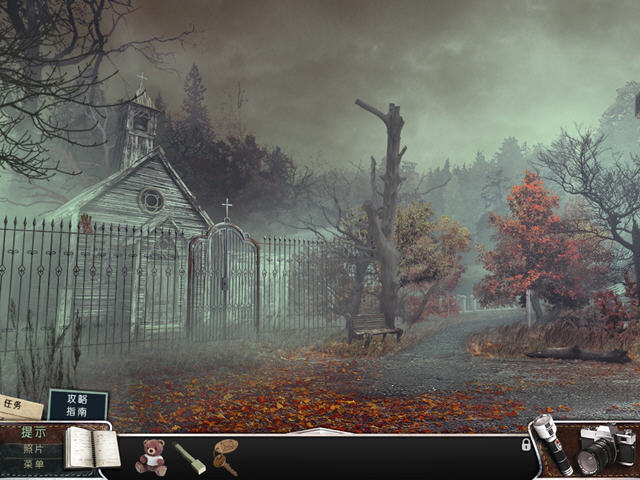The image size is (640, 480).
Task: Select the green chisel inventory item
Action: 190,457
